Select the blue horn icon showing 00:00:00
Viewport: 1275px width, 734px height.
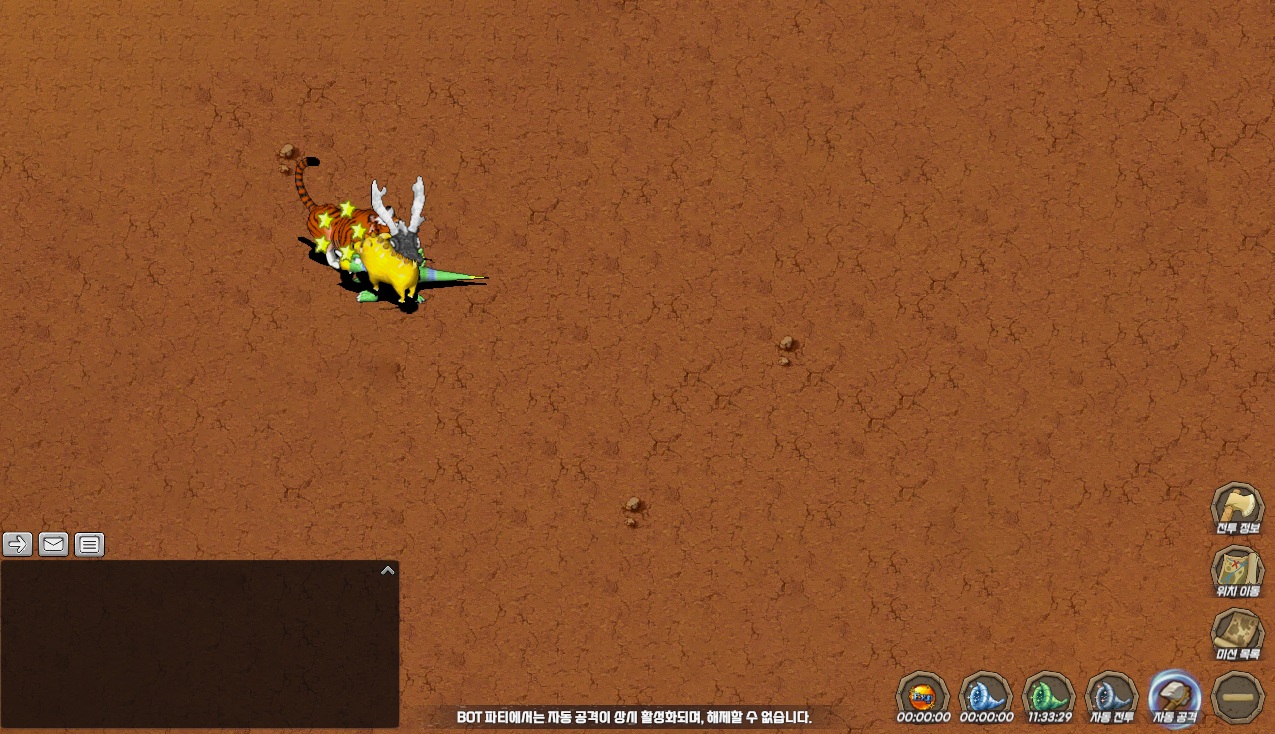coord(985,694)
